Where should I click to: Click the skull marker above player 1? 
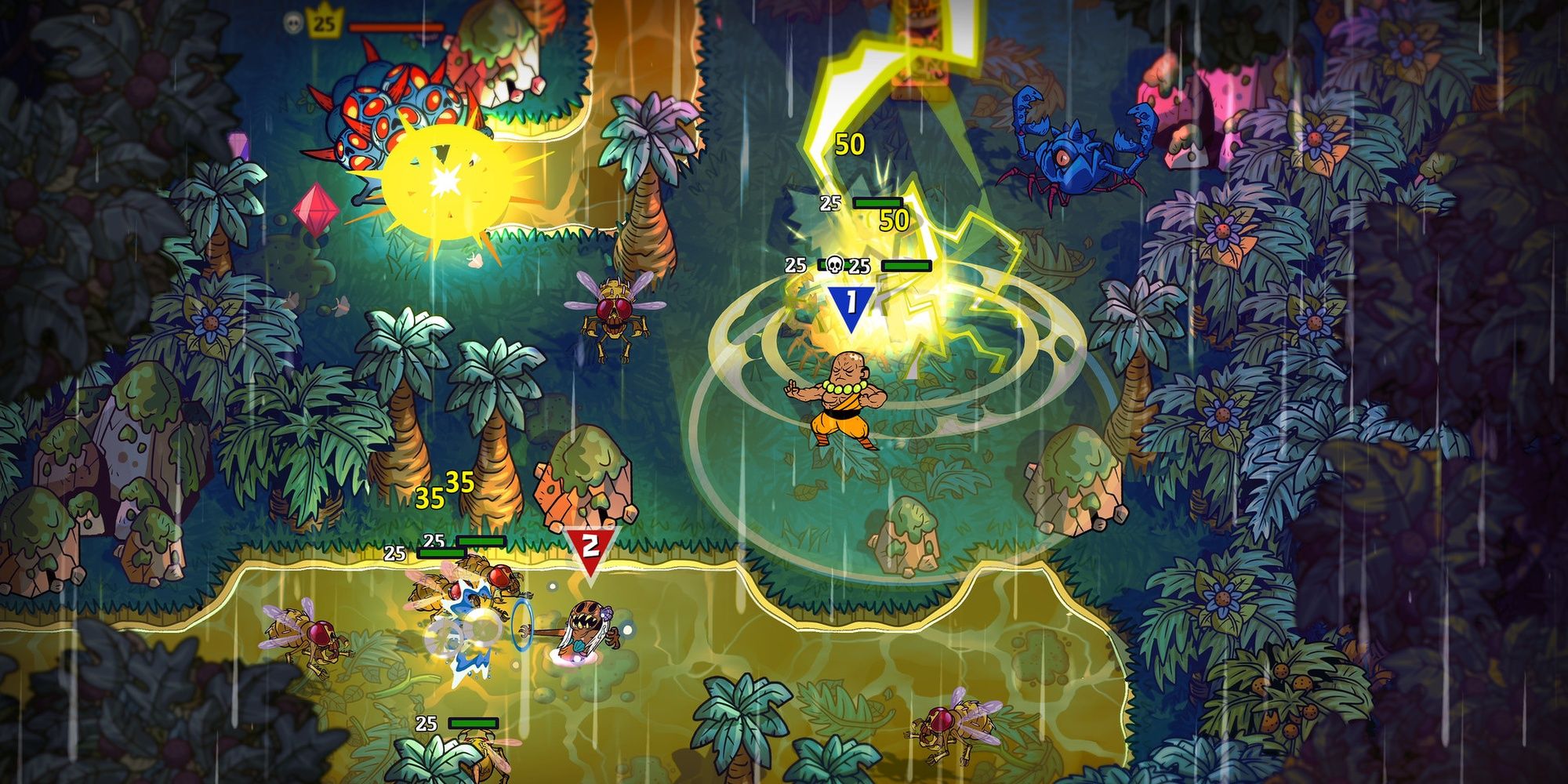(x=834, y=264)
